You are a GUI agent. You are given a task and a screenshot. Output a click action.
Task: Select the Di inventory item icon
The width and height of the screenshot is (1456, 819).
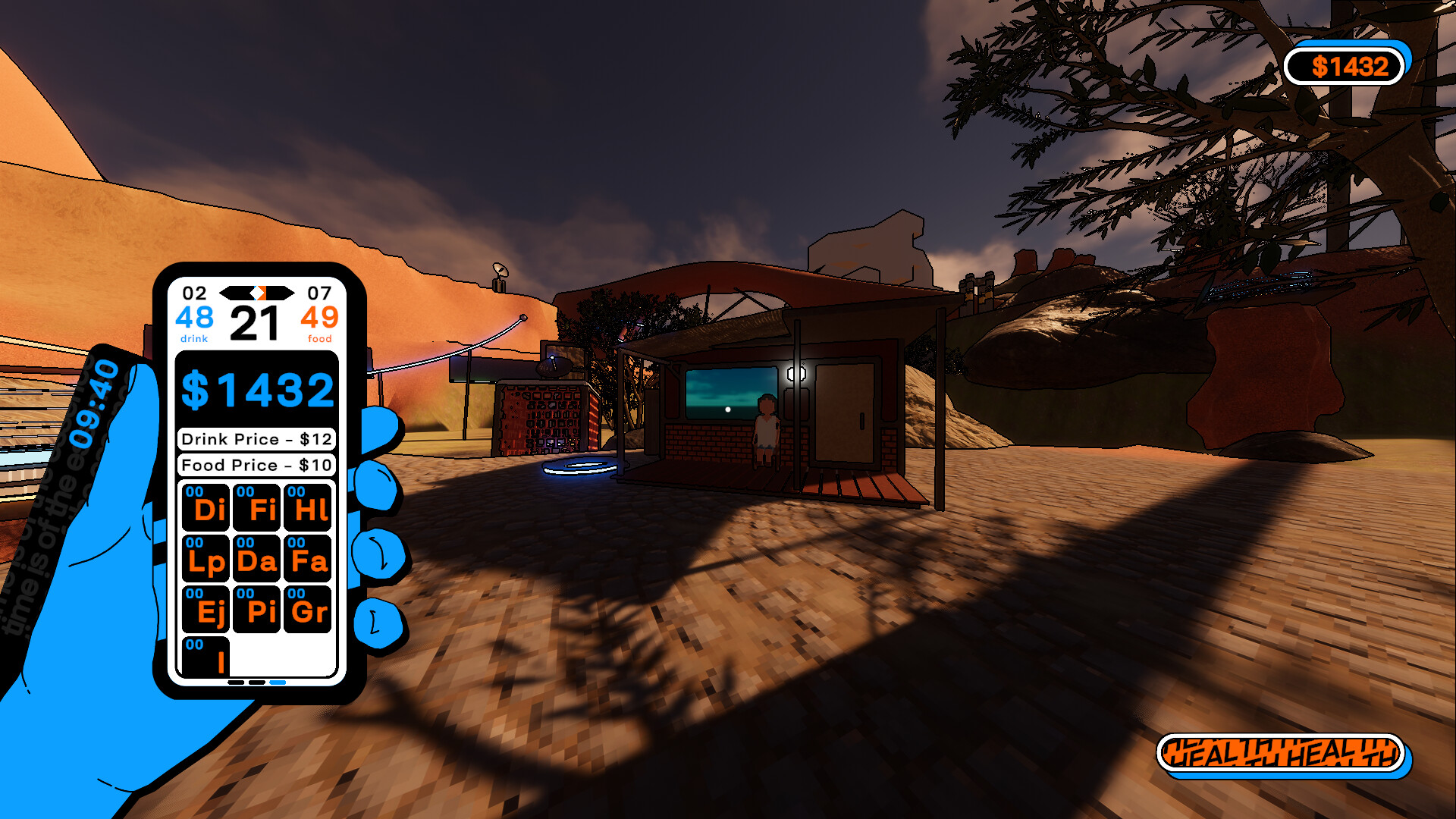point(206,508)
